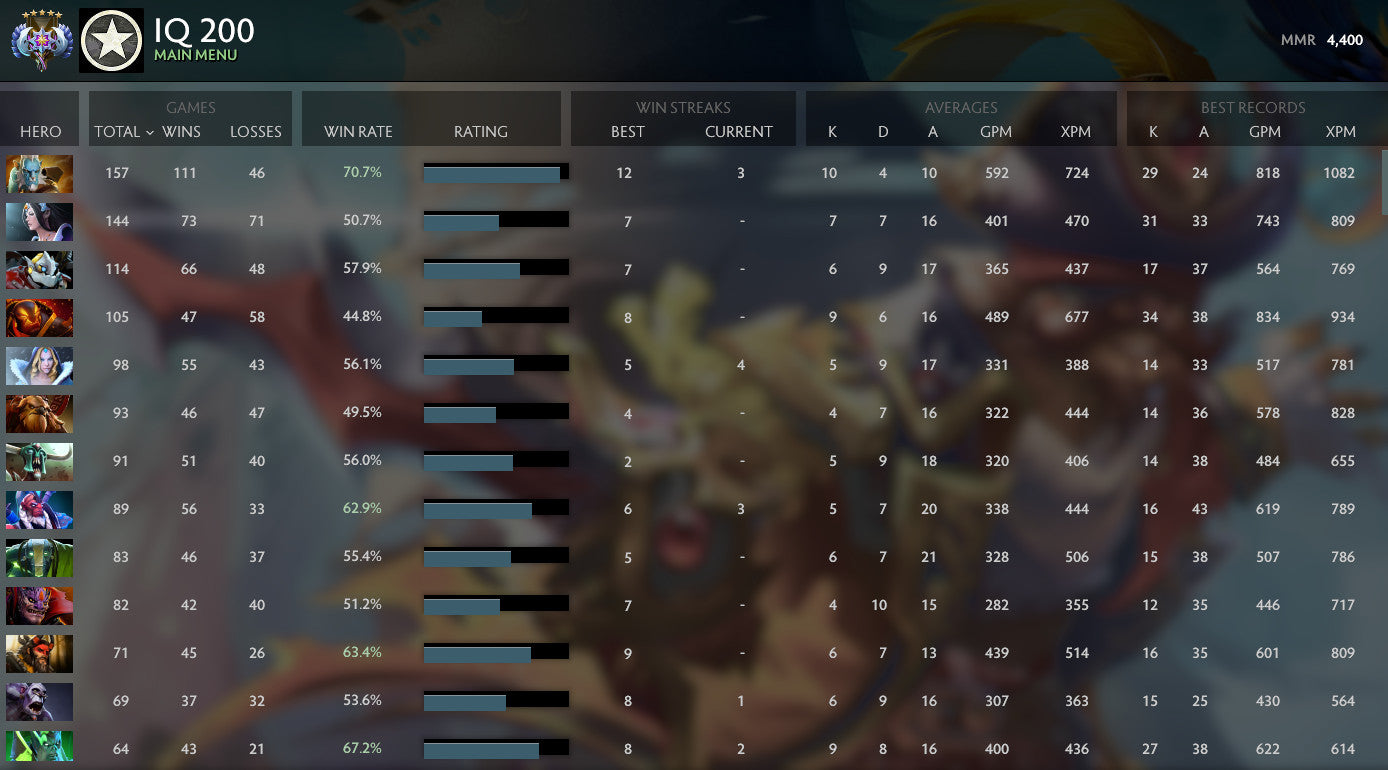
Task: Click the bearded hero icon with 71 games
Action: [x=39, y=654]
